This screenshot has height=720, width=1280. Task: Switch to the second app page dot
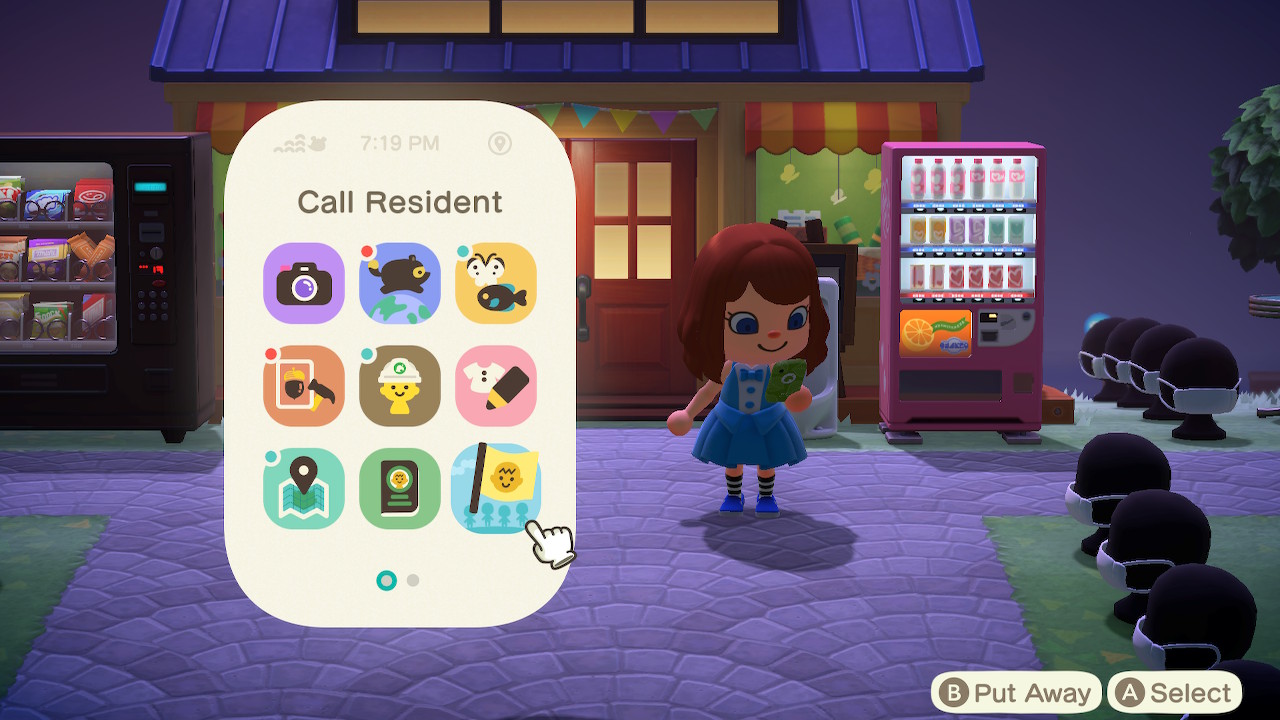[412, 578]
